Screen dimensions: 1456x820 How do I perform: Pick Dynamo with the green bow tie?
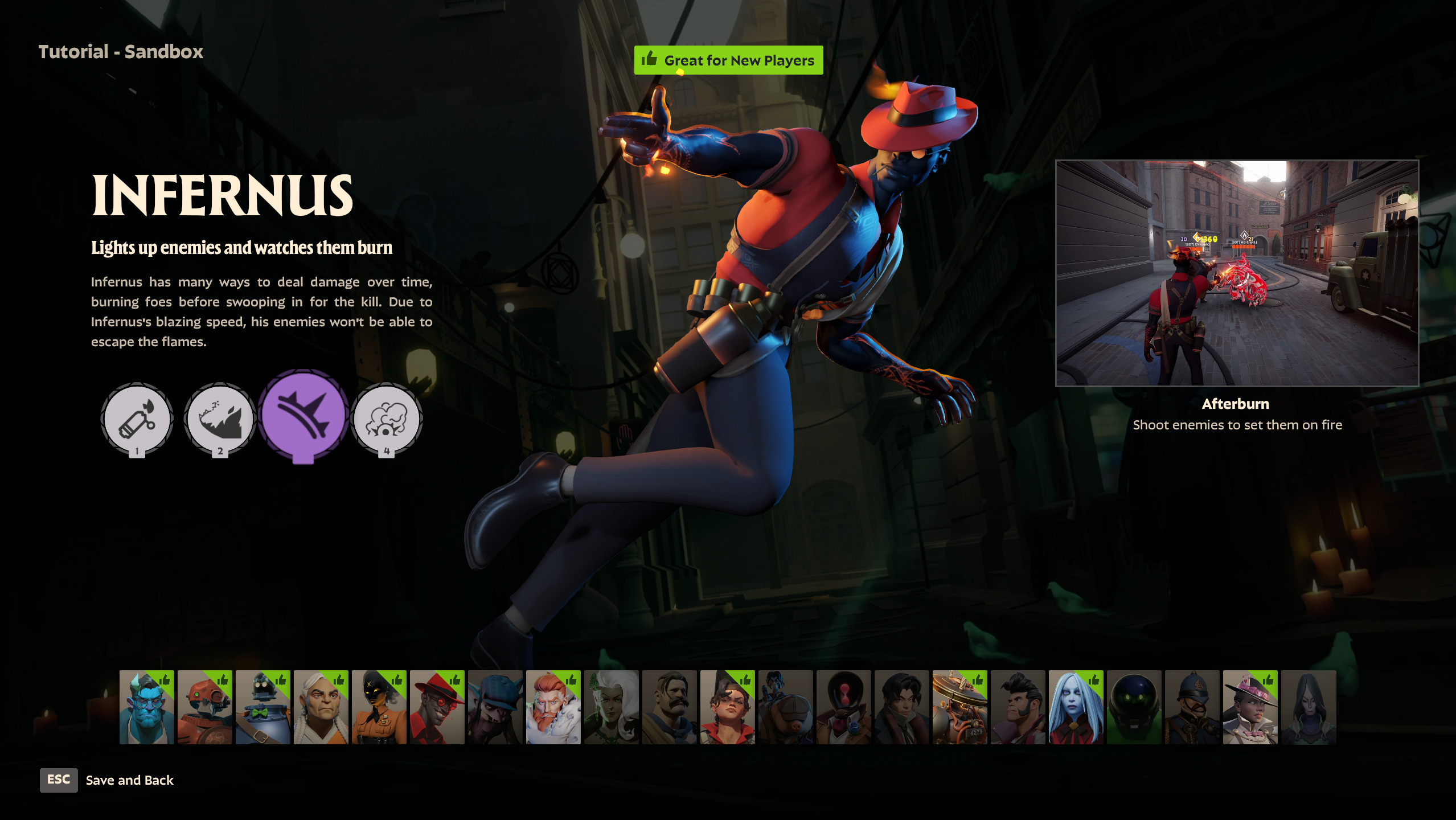point(263,707)
